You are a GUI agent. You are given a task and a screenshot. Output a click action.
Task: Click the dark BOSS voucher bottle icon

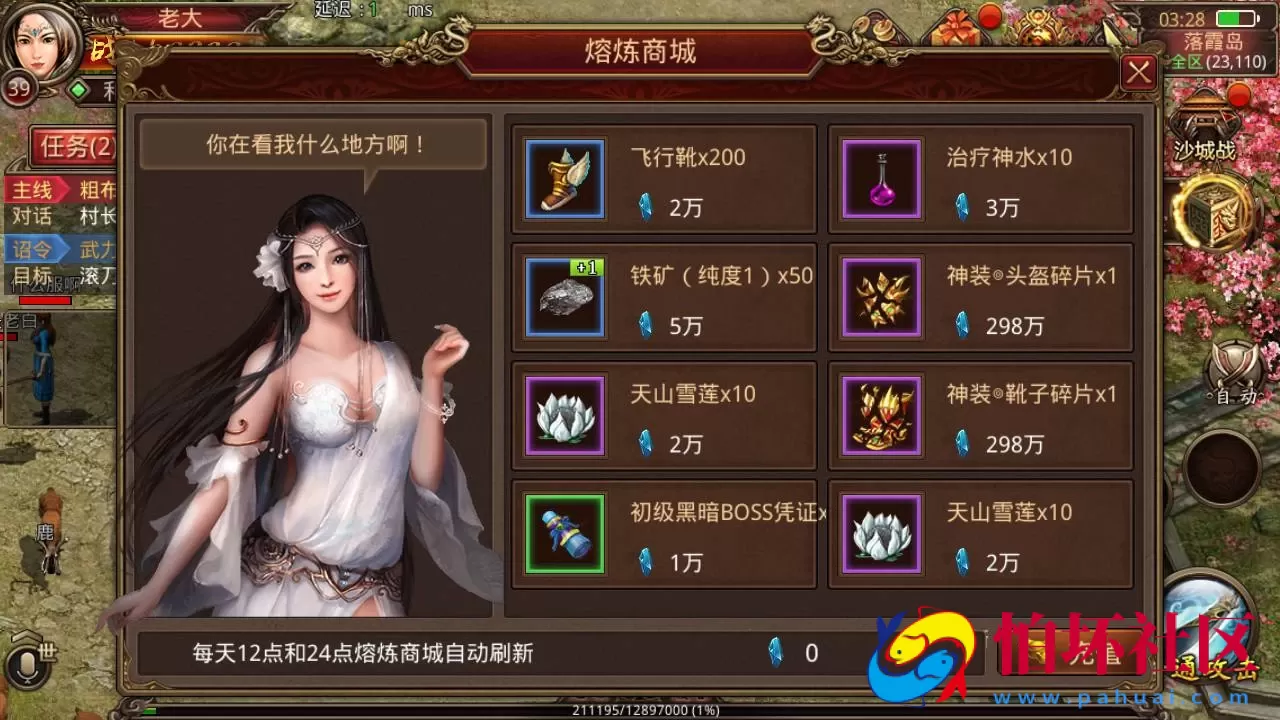tap(564, 533)
